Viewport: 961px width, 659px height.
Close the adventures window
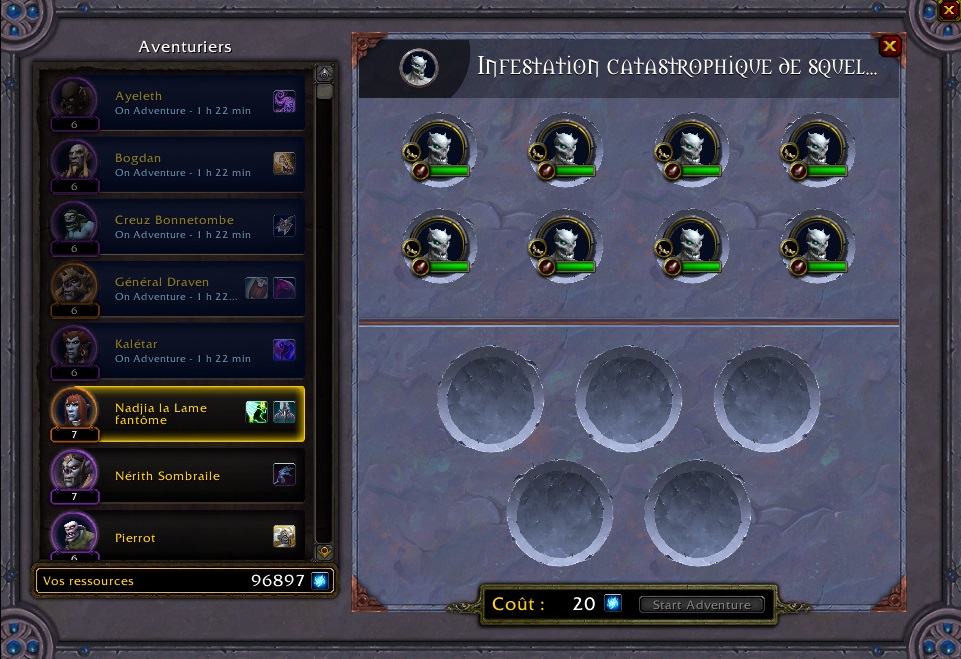949,10
